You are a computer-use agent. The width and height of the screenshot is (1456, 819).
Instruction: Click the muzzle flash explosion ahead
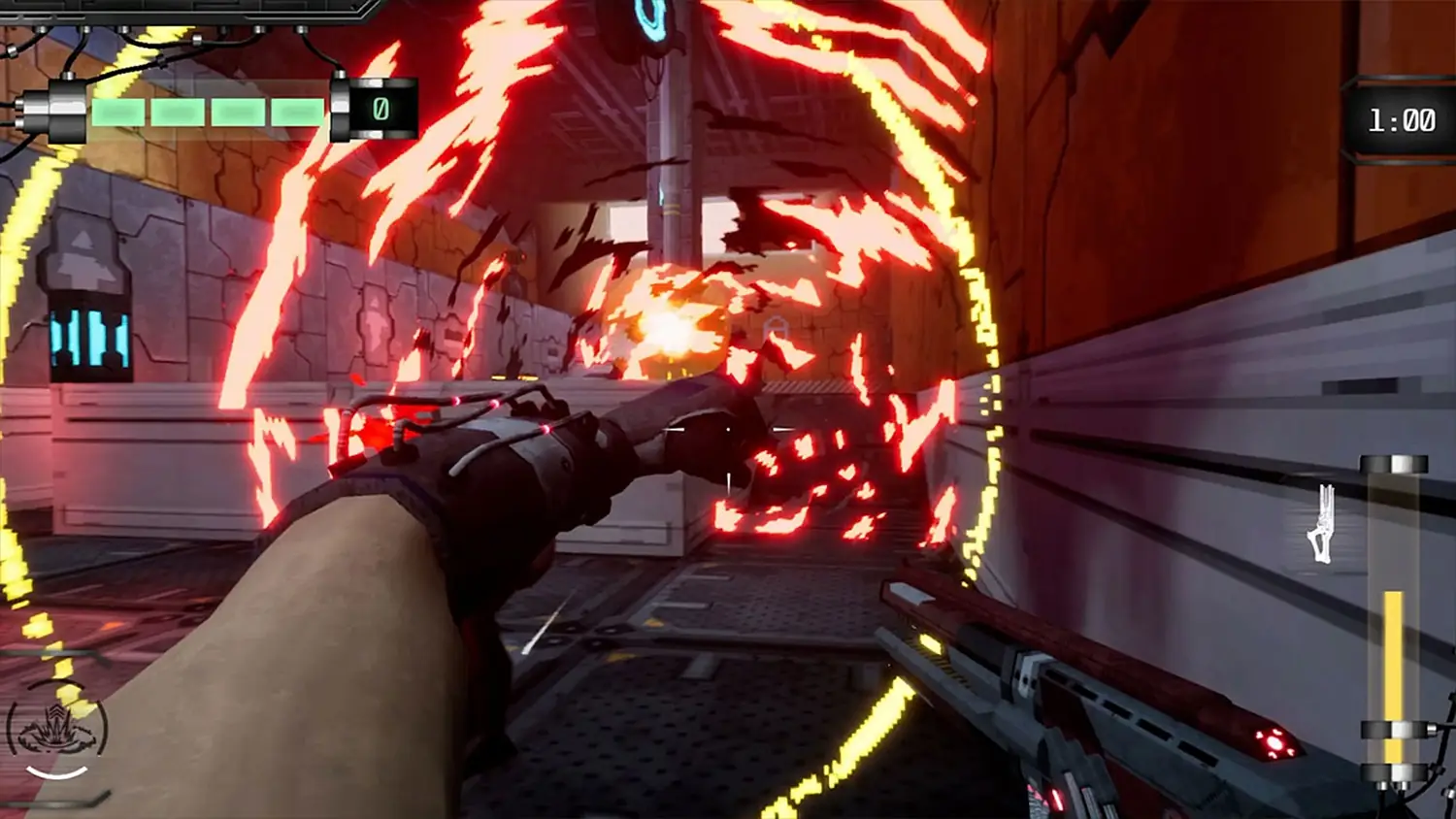click(x=670, y=325)
